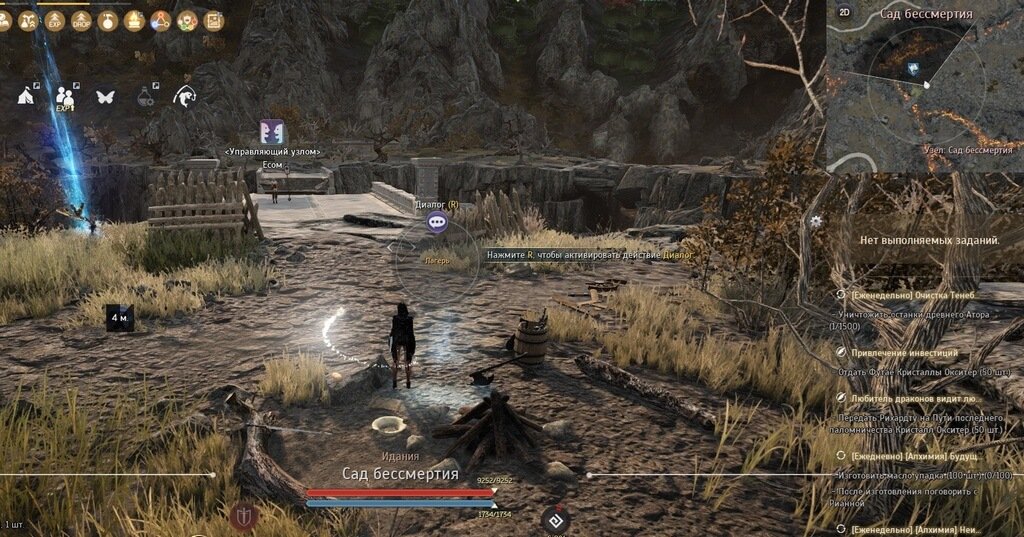Activate the fishing icon with fish
The image size is (1024, 537).
pyautogui.click(x=185, y=96)
